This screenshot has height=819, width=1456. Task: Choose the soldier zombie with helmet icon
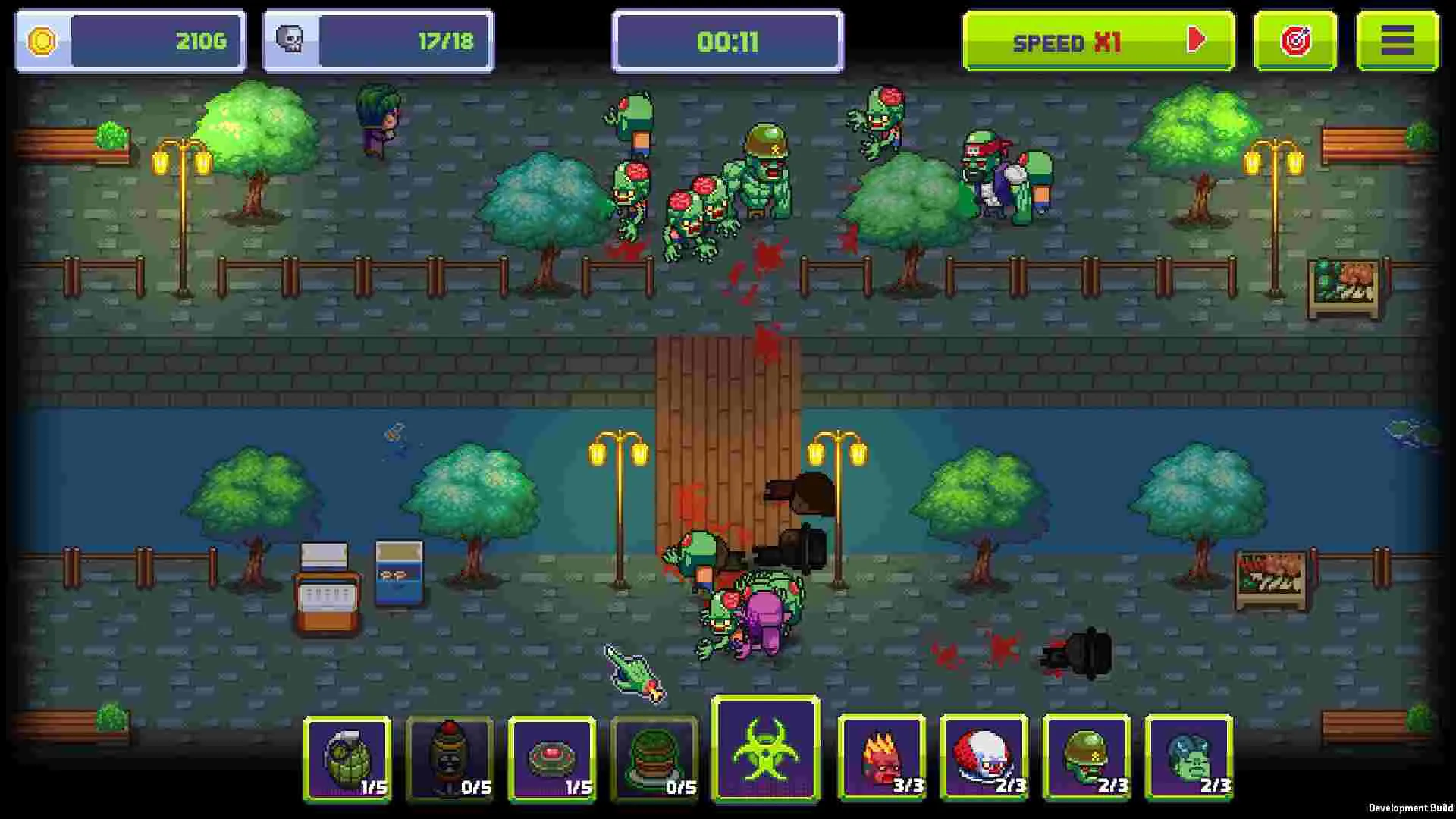1086,761
